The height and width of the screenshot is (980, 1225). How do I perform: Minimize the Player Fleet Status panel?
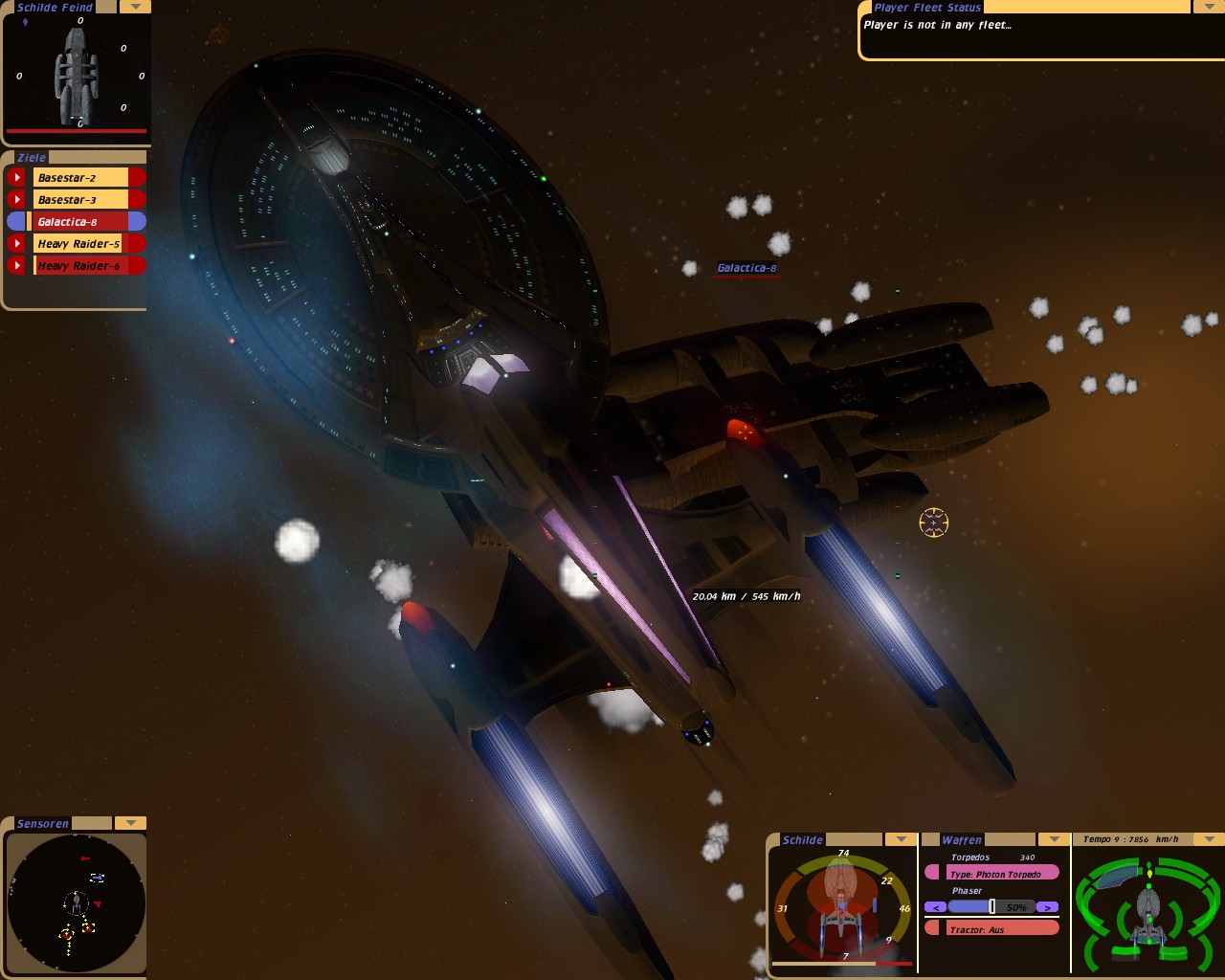click(x=1205, y=7)
